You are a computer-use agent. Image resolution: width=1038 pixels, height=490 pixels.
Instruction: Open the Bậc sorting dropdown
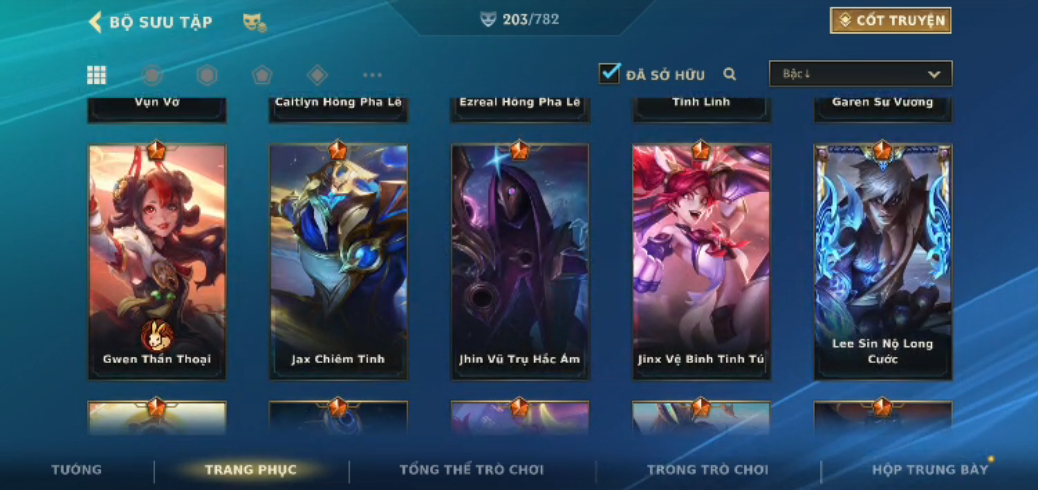[860, 74]
